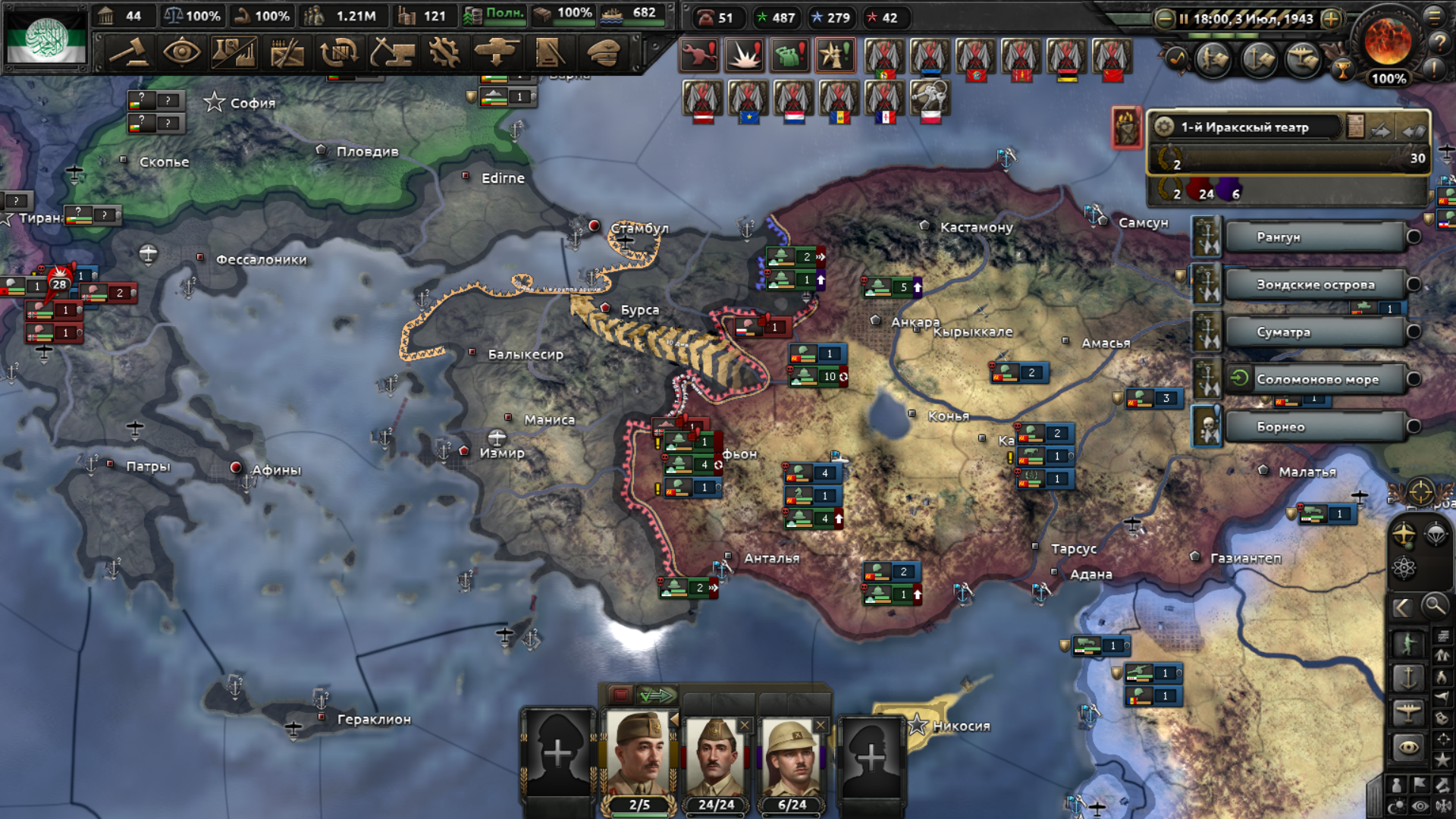Screen dimensions: 1456x819
Task: Select the Суматра order row
Action: (1315, 332)
